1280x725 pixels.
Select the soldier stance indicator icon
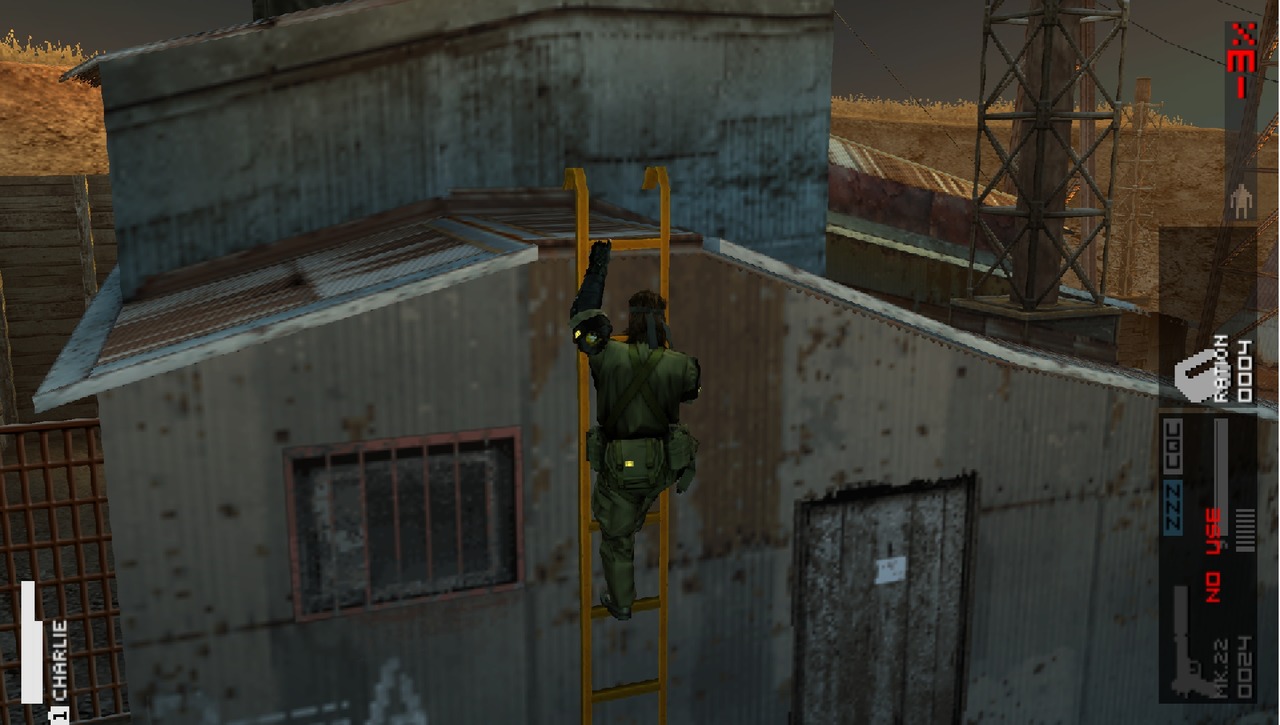tap(1240, 200)
